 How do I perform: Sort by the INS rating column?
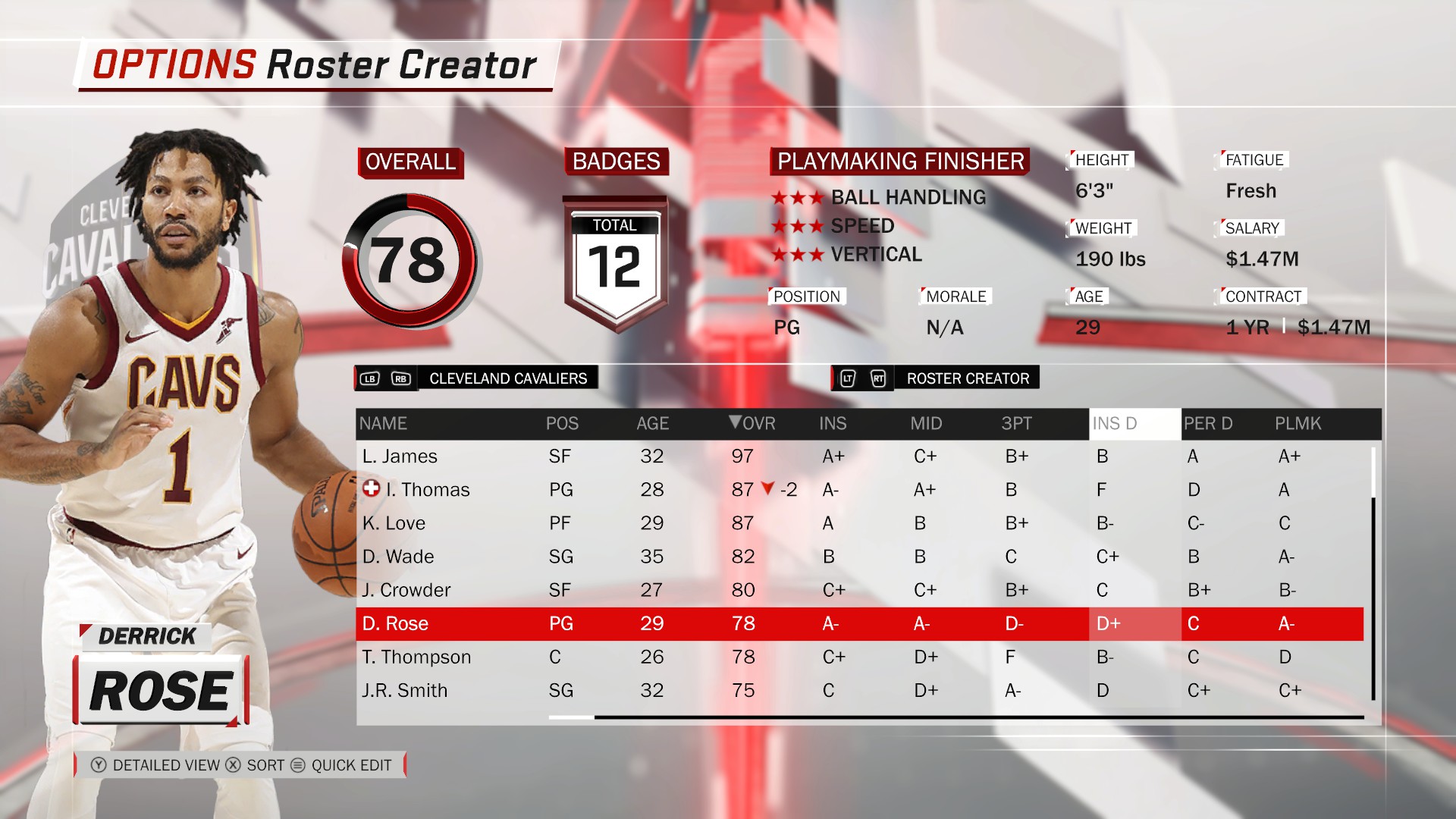[832, 423]
